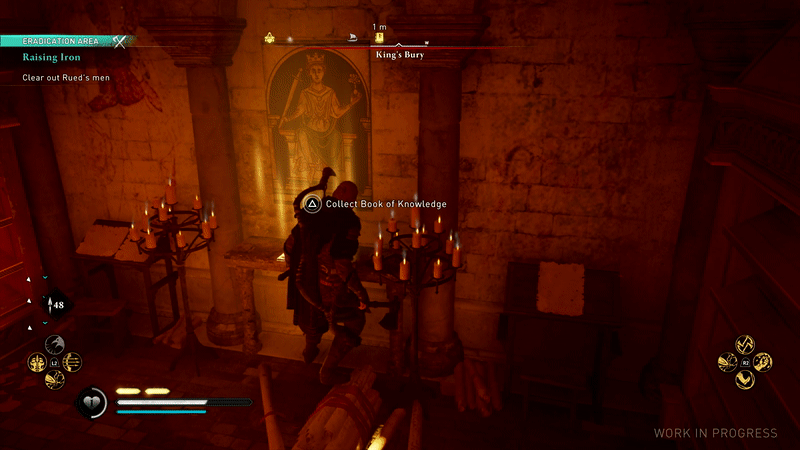
Task: Select the longship marker on compass
Action: pos(353,38)
